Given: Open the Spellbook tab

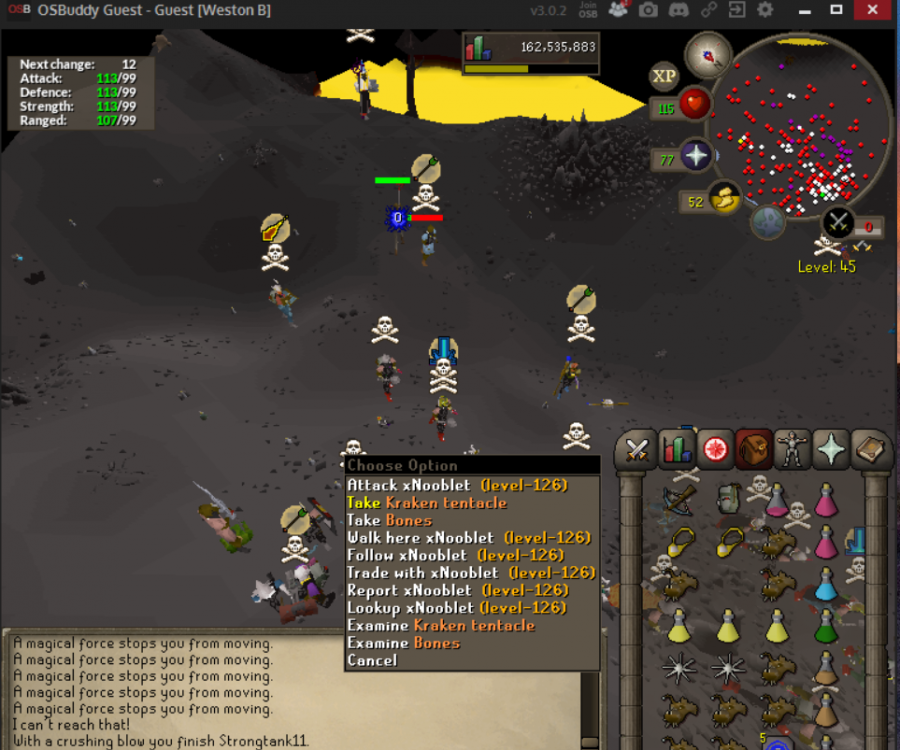Looking at the screenshot, I should coord(869,451).
